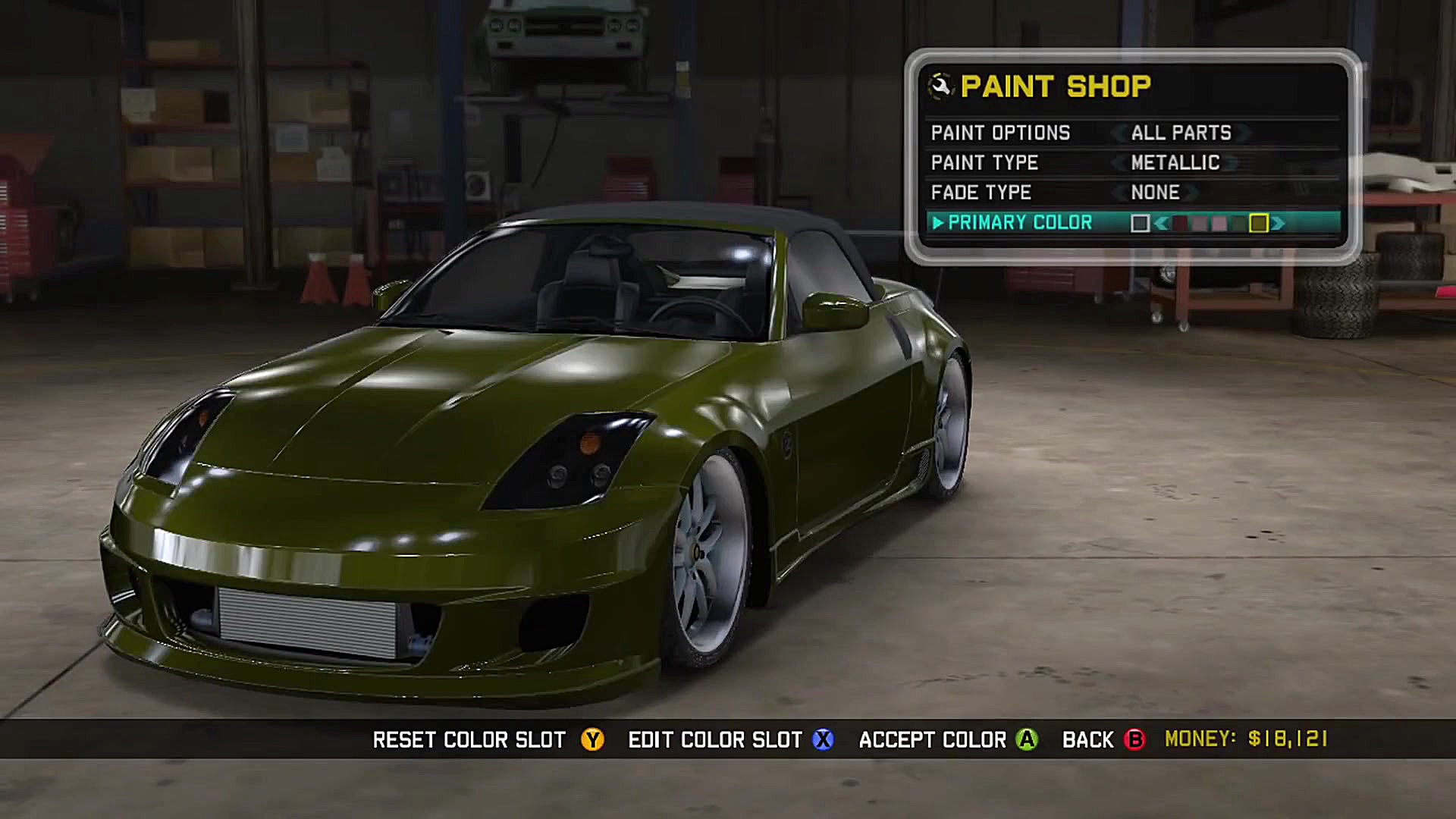Click ACCEPT COLOR in the bottom bar
The height and width of the screenshot is (819, 1456).
[931, 739]
